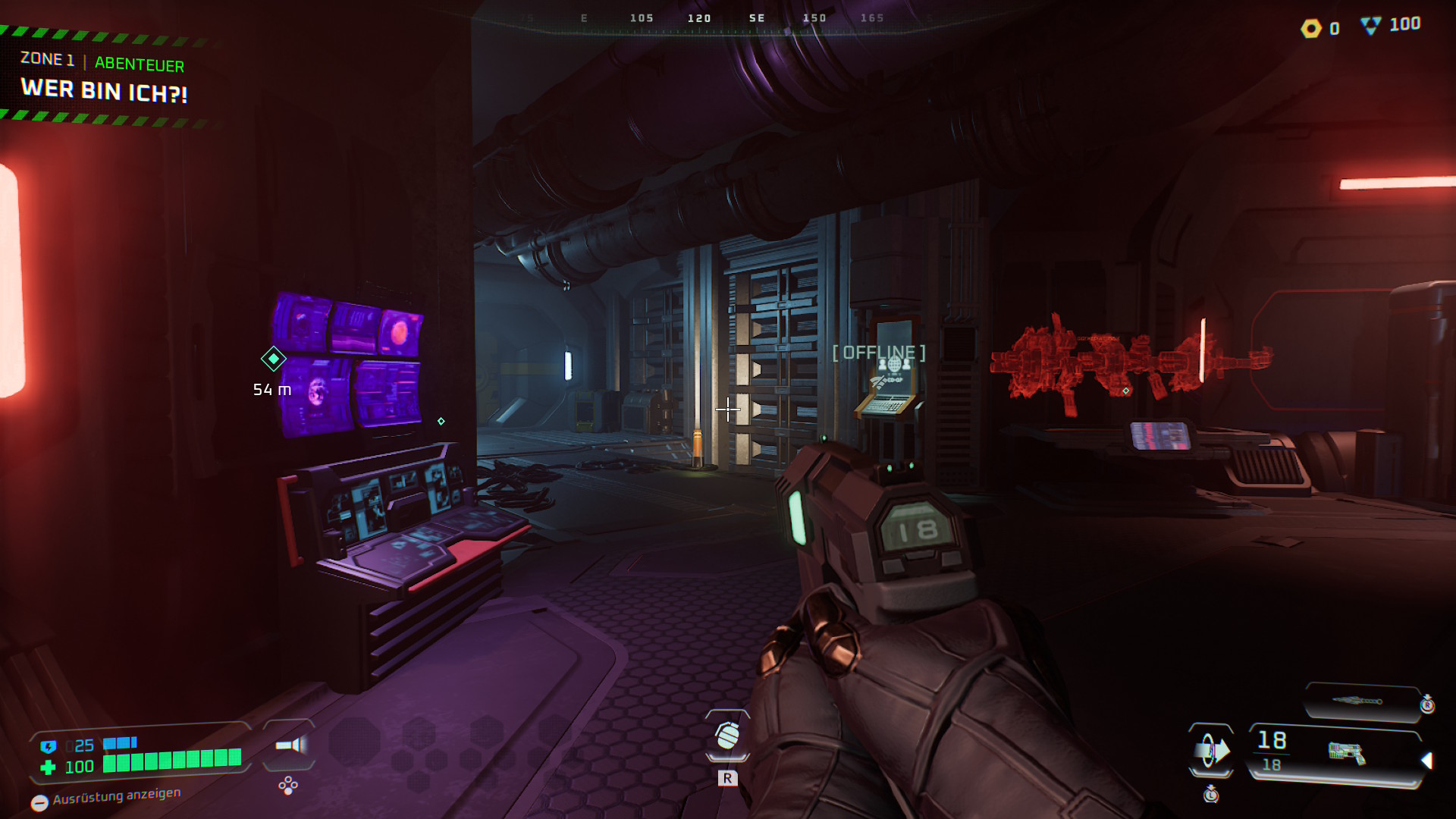Click the compass heading strip
Viewport: 1456px width, 819px height.
[728, 19]
